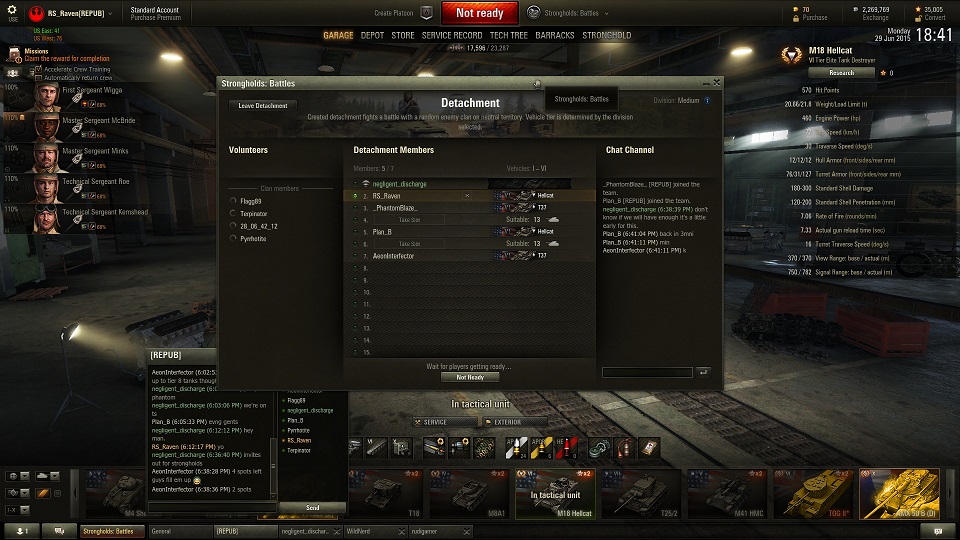Click the red Not ready button
The image size is (960, 540).
tap(479, 13)
